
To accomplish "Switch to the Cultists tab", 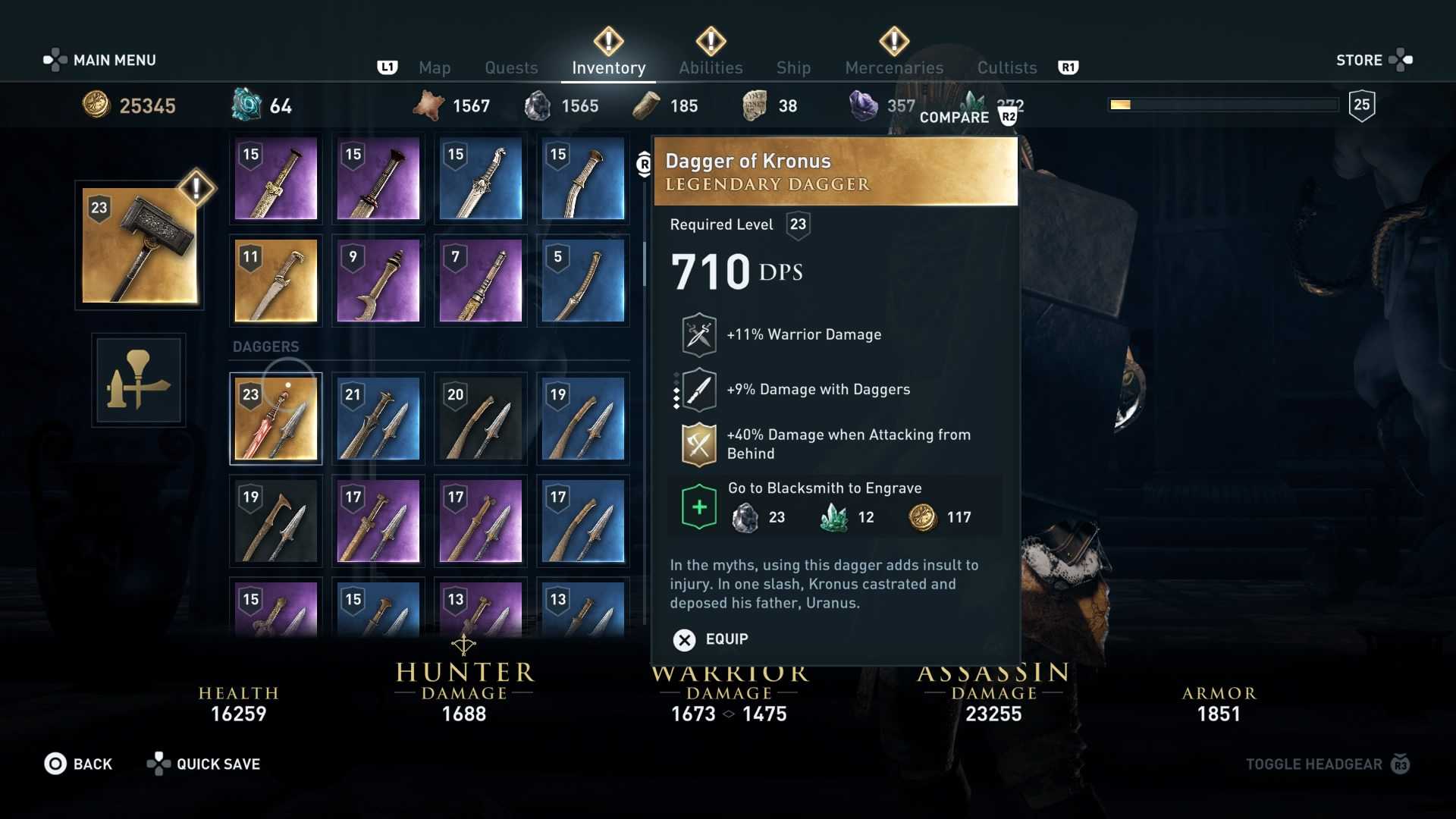I will point(1006,67).
